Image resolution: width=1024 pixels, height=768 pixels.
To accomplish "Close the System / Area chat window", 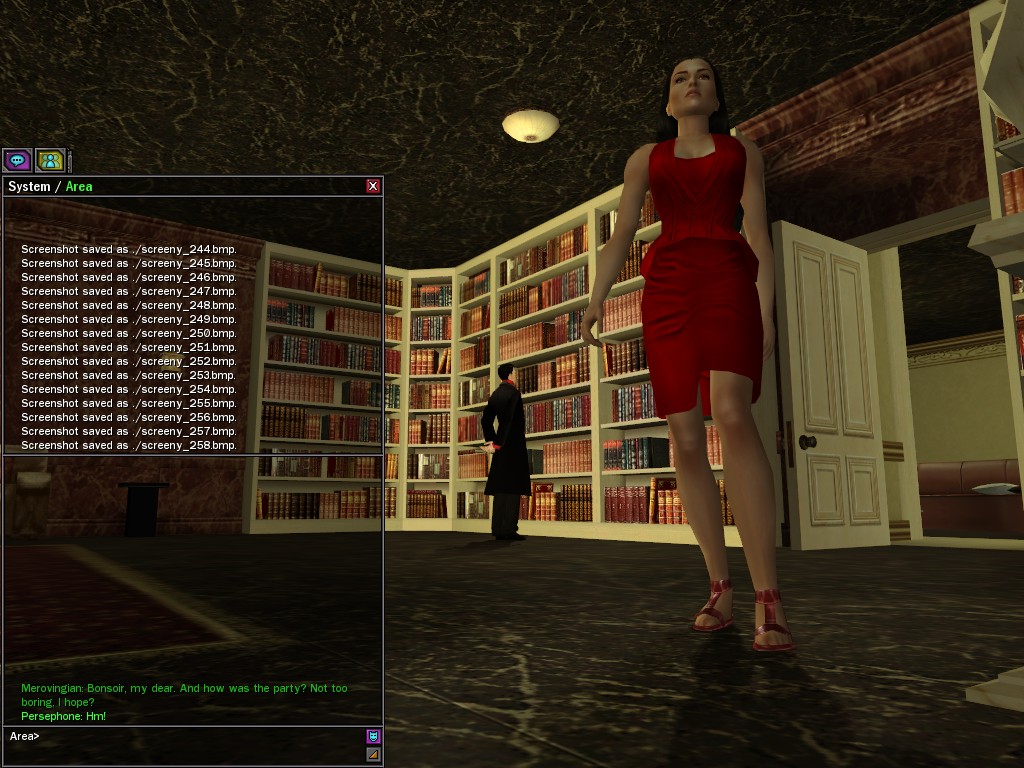I will pos(373,186).
